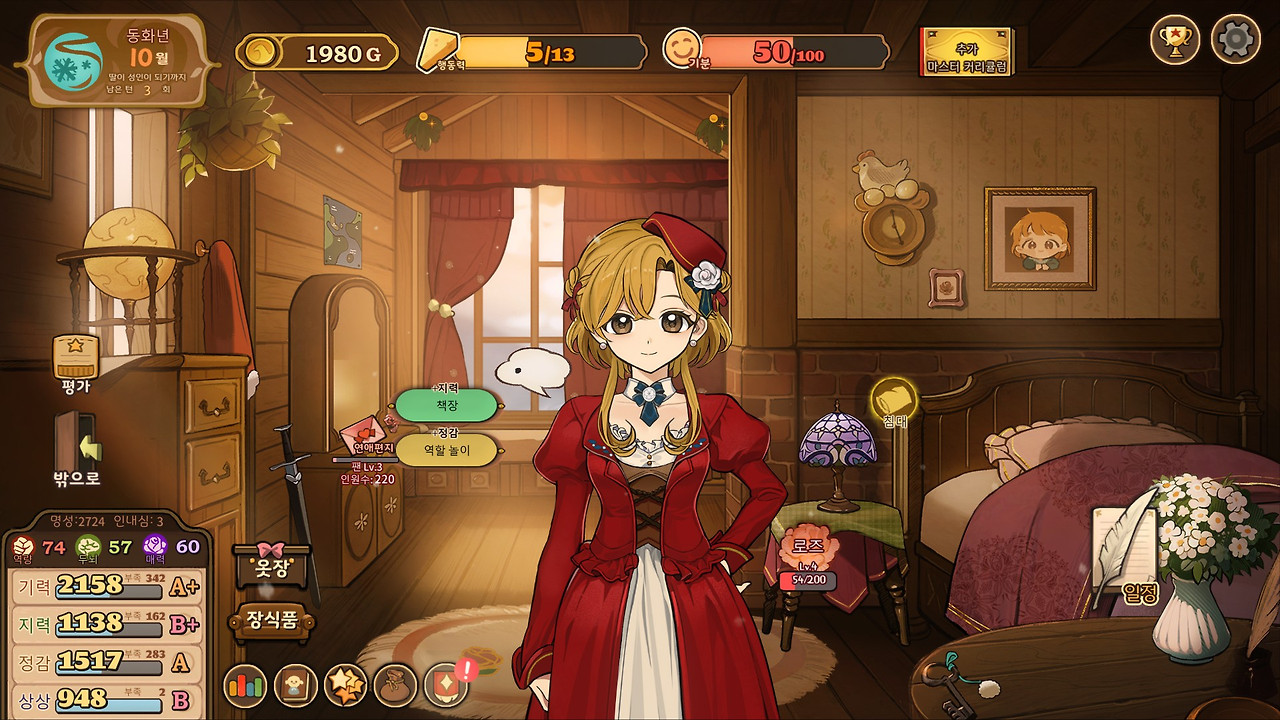Open the red banner icon with alert
The image size is (1280, 720).
pos(446,685)
